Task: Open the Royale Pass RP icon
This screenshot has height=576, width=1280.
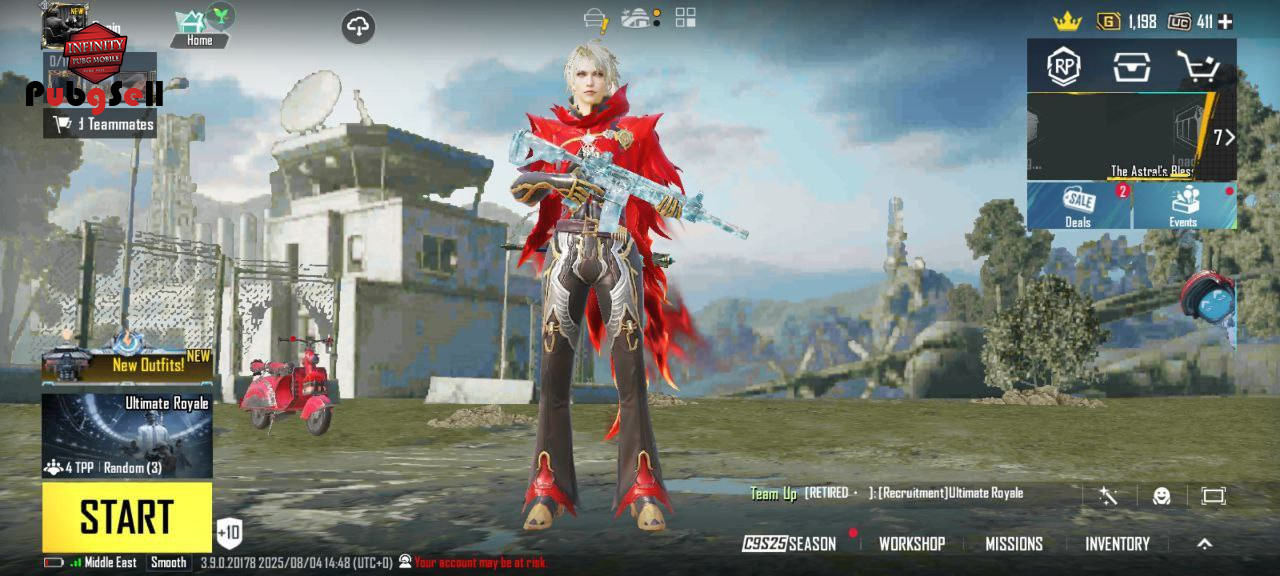Action: 1064,67
